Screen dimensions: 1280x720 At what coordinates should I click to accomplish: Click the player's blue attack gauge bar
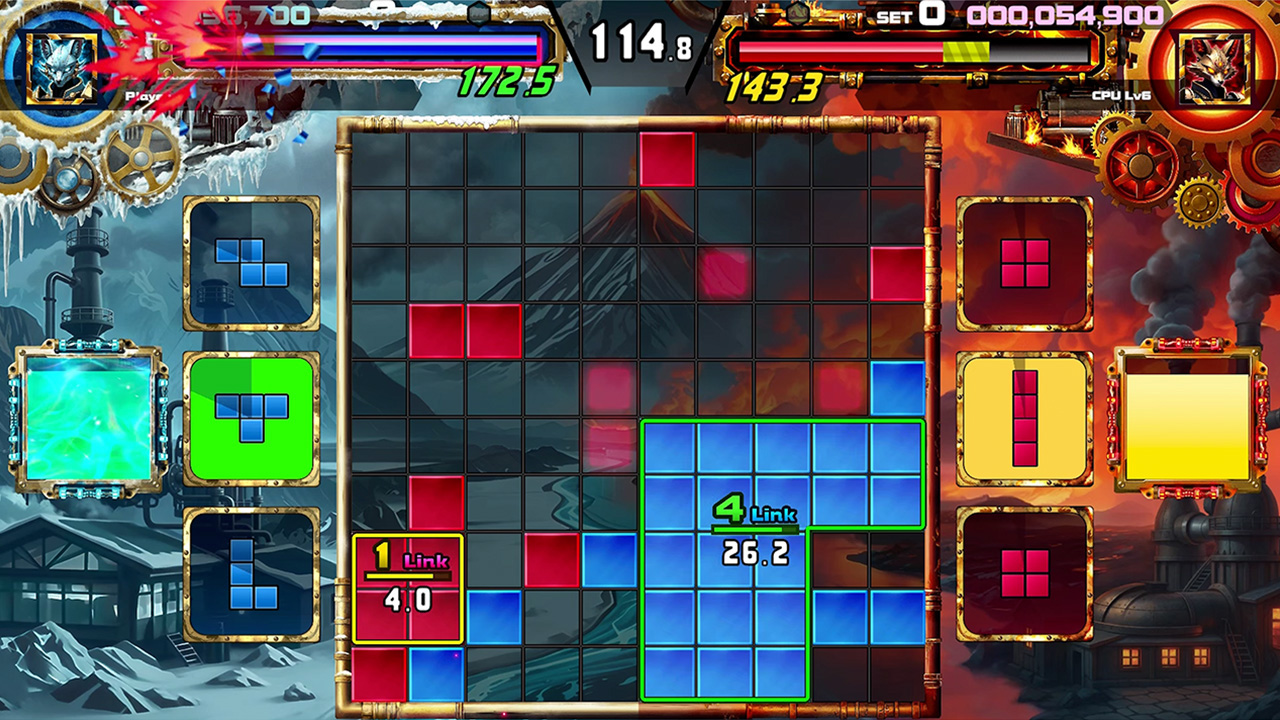(x=390, y=44)
